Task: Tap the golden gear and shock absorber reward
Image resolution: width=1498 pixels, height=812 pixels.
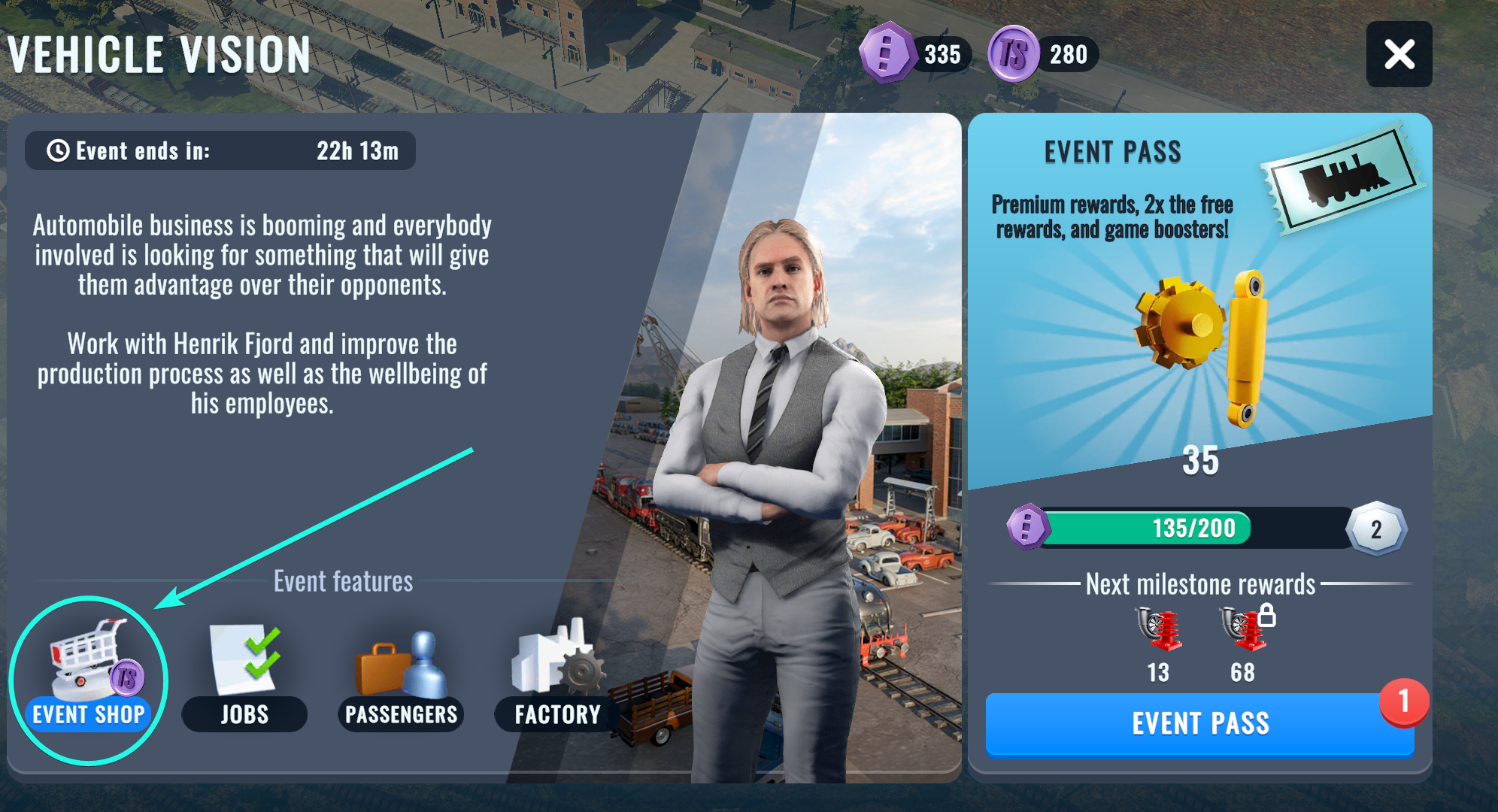Action: (1202, 346)
